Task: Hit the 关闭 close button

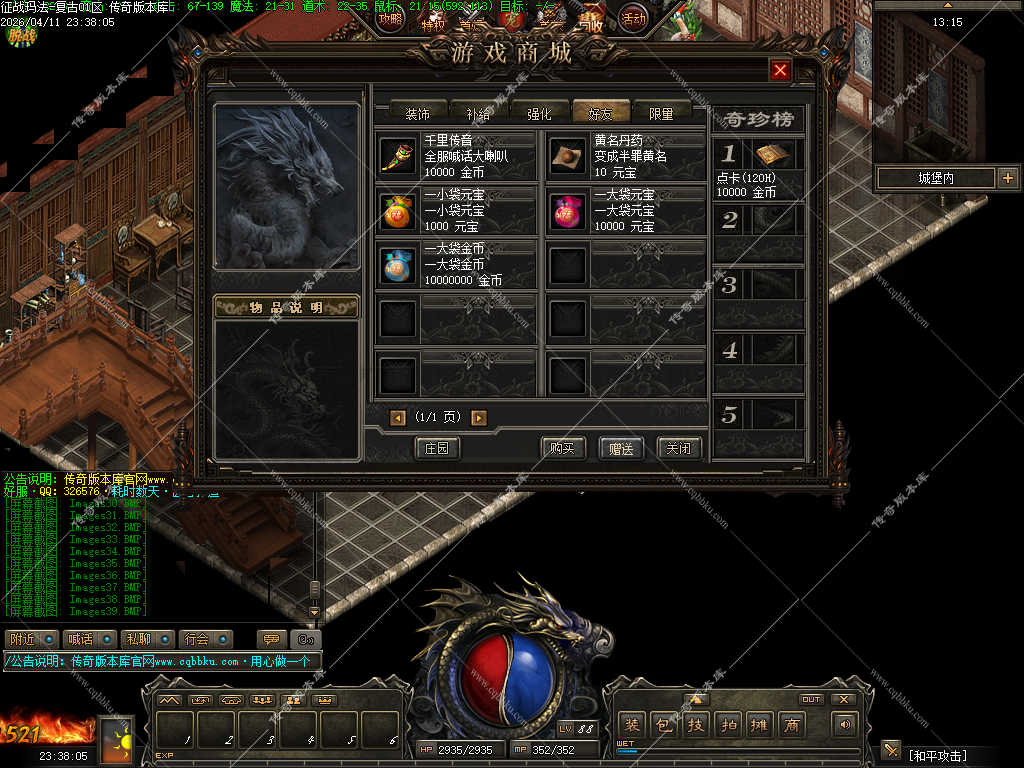Action: pos(679,448)
